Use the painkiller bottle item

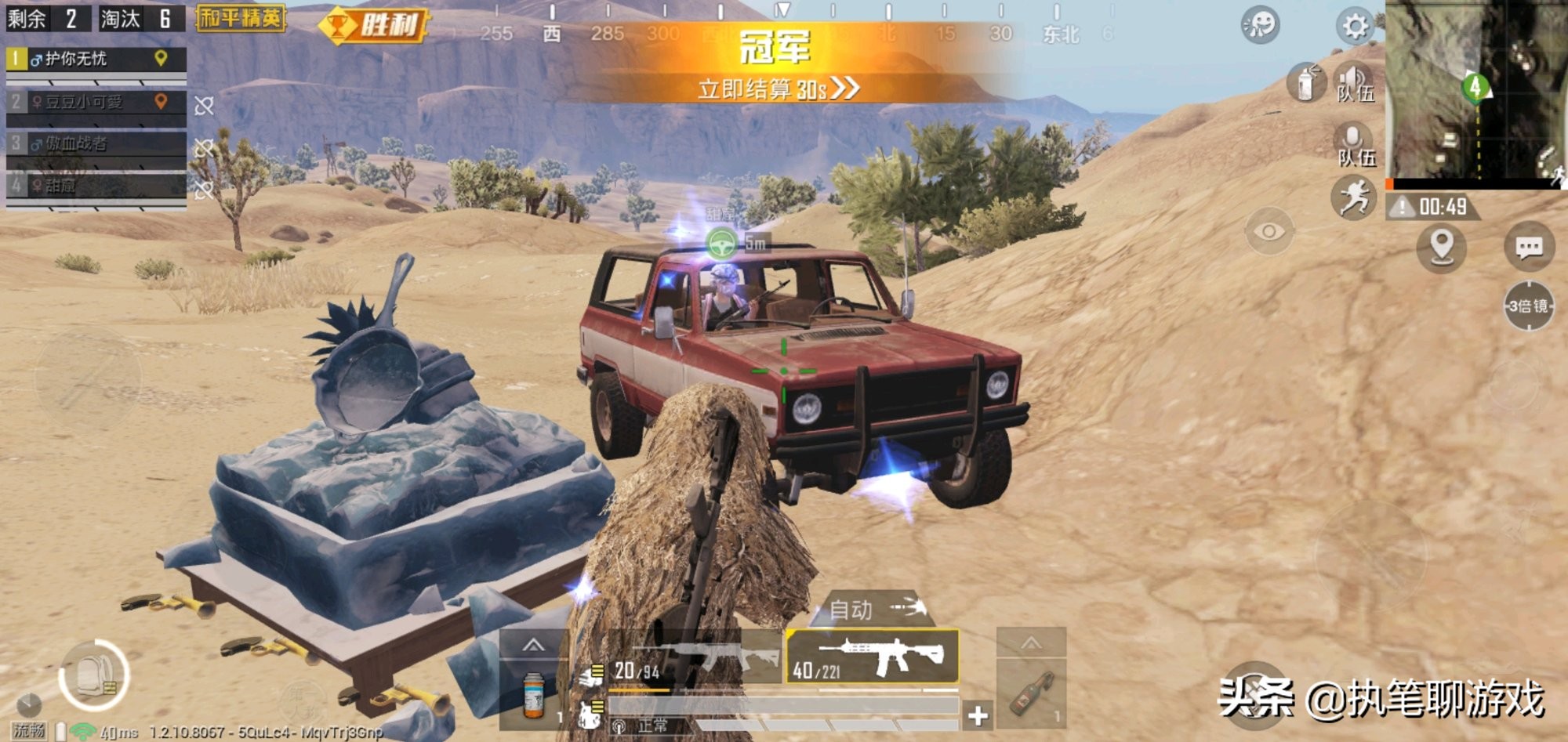point(534,695)
